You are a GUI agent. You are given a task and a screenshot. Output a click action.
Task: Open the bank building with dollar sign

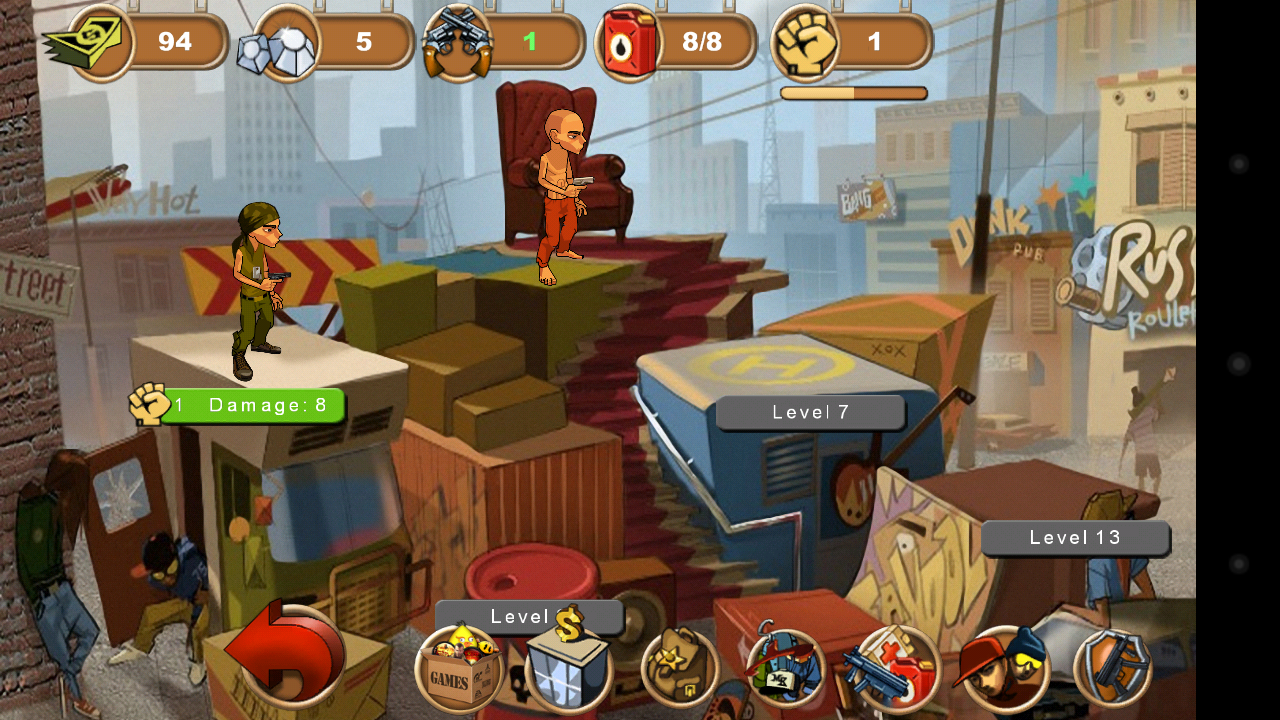(x=568, y=664)
